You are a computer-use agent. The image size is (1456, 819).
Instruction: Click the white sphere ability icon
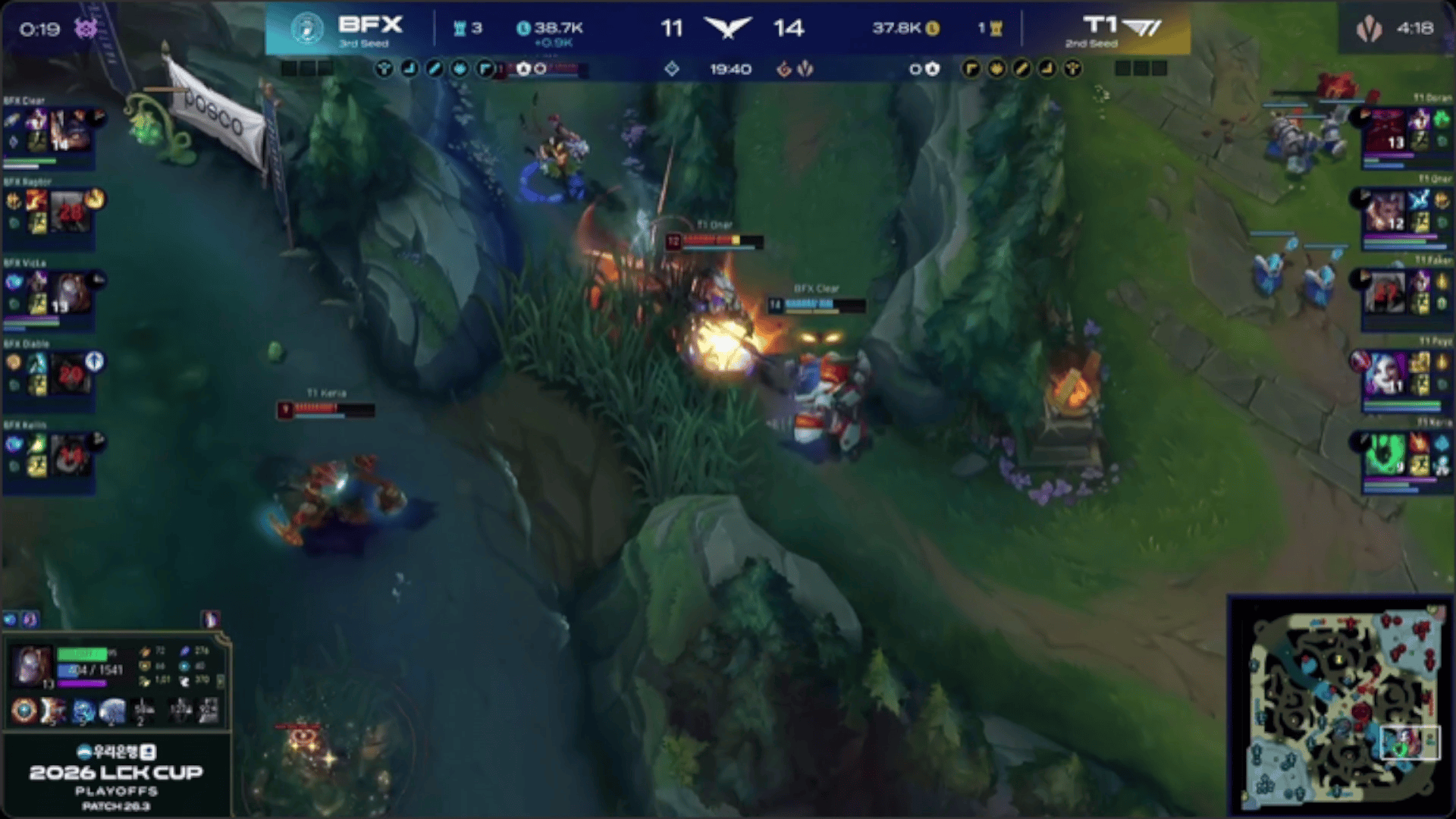(112, 711)
